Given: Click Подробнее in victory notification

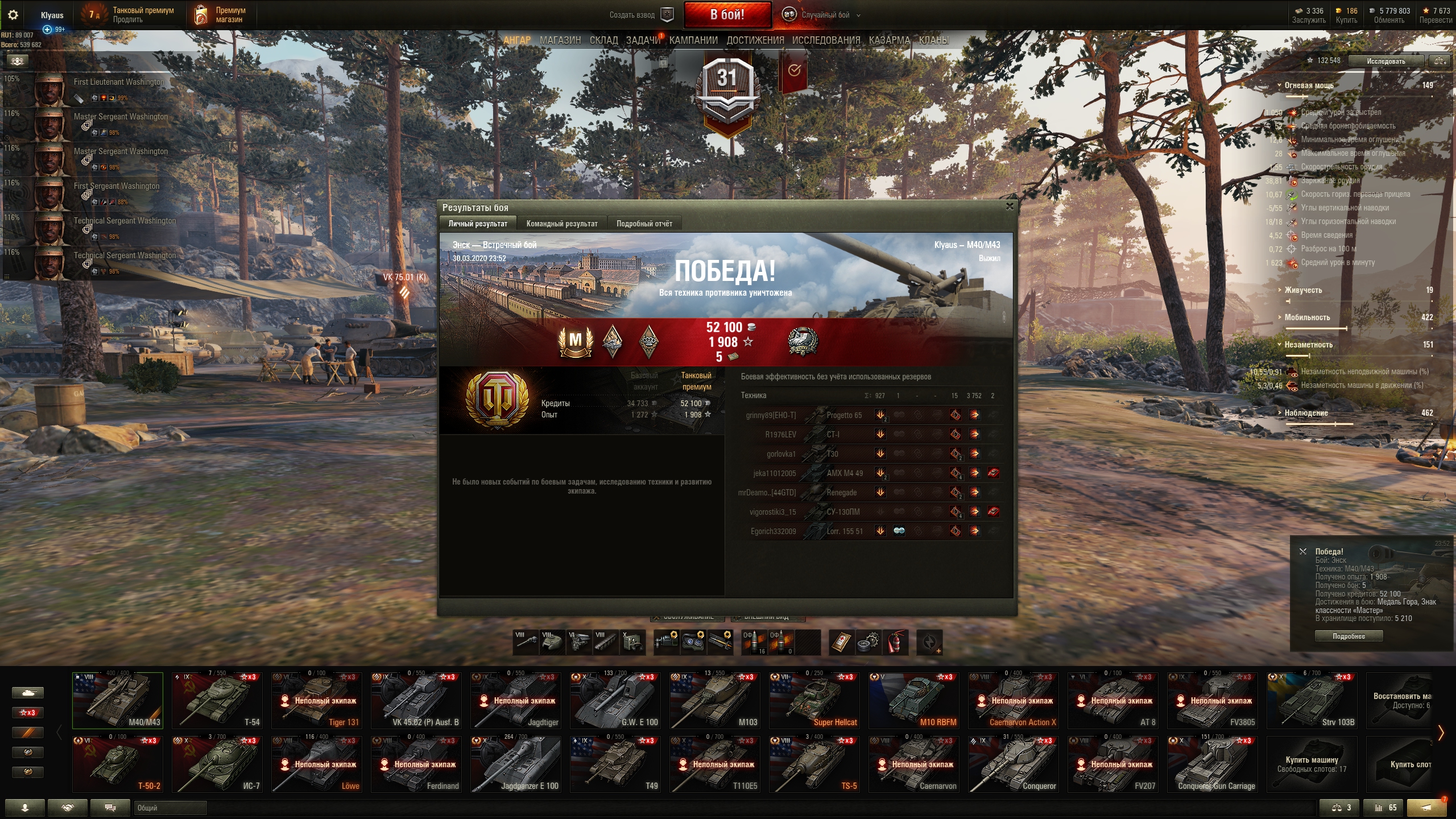Looking at the screenshot, I should click(1349, 636).
